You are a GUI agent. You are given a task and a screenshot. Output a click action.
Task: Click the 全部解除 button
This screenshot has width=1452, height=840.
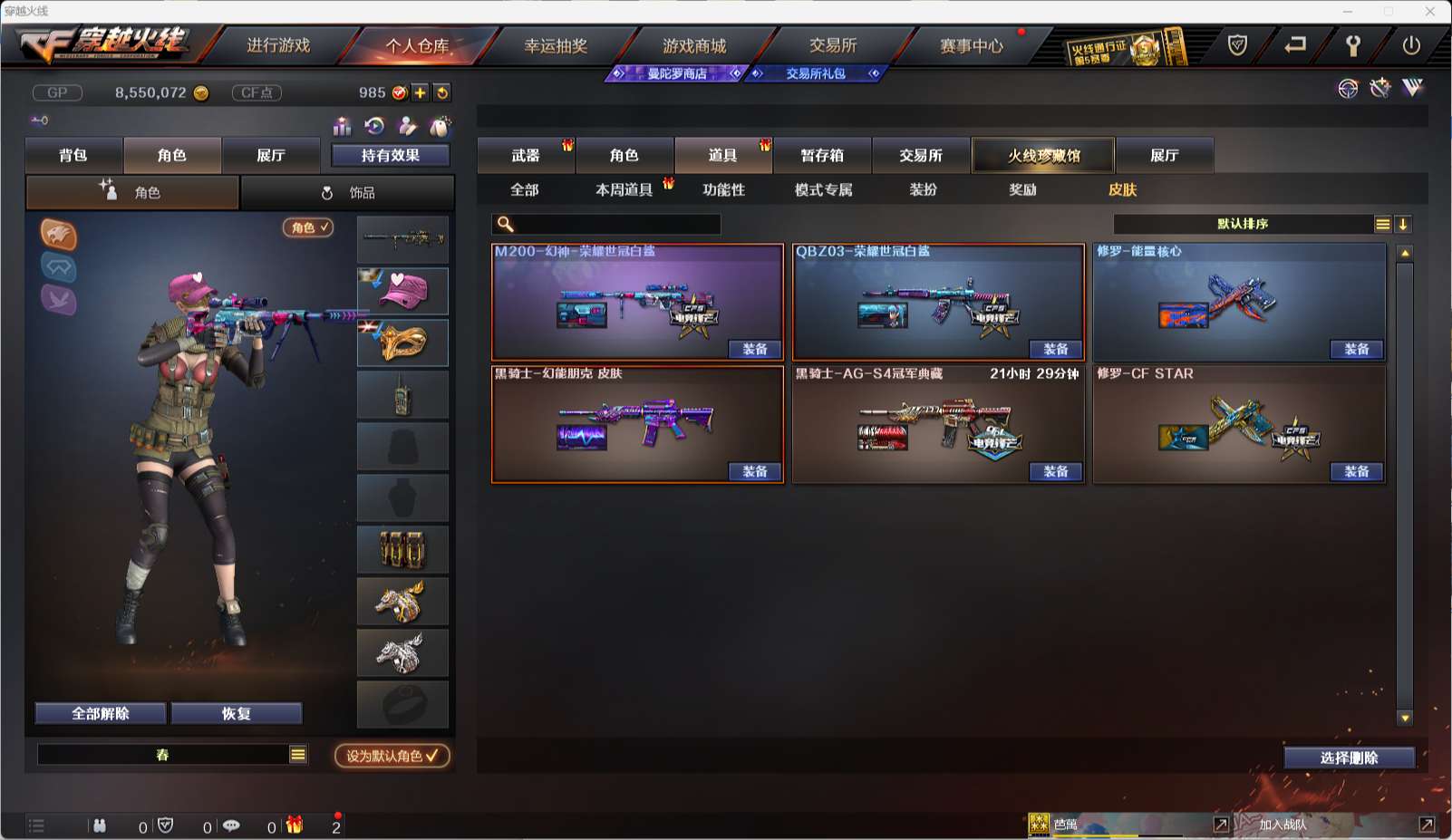[100, 714]
